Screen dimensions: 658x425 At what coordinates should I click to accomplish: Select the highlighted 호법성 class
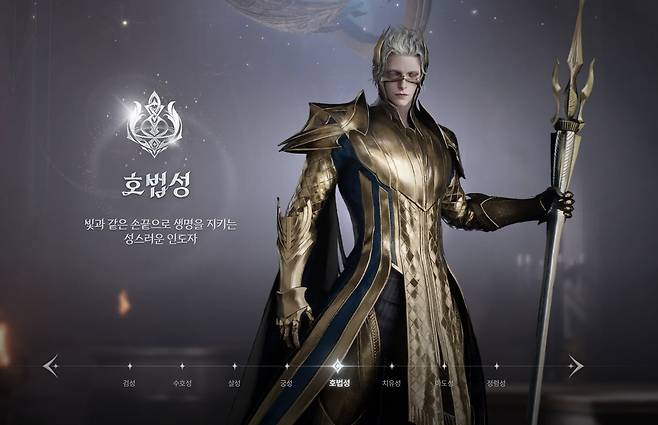pyautogui.click(x=338, y=382)
